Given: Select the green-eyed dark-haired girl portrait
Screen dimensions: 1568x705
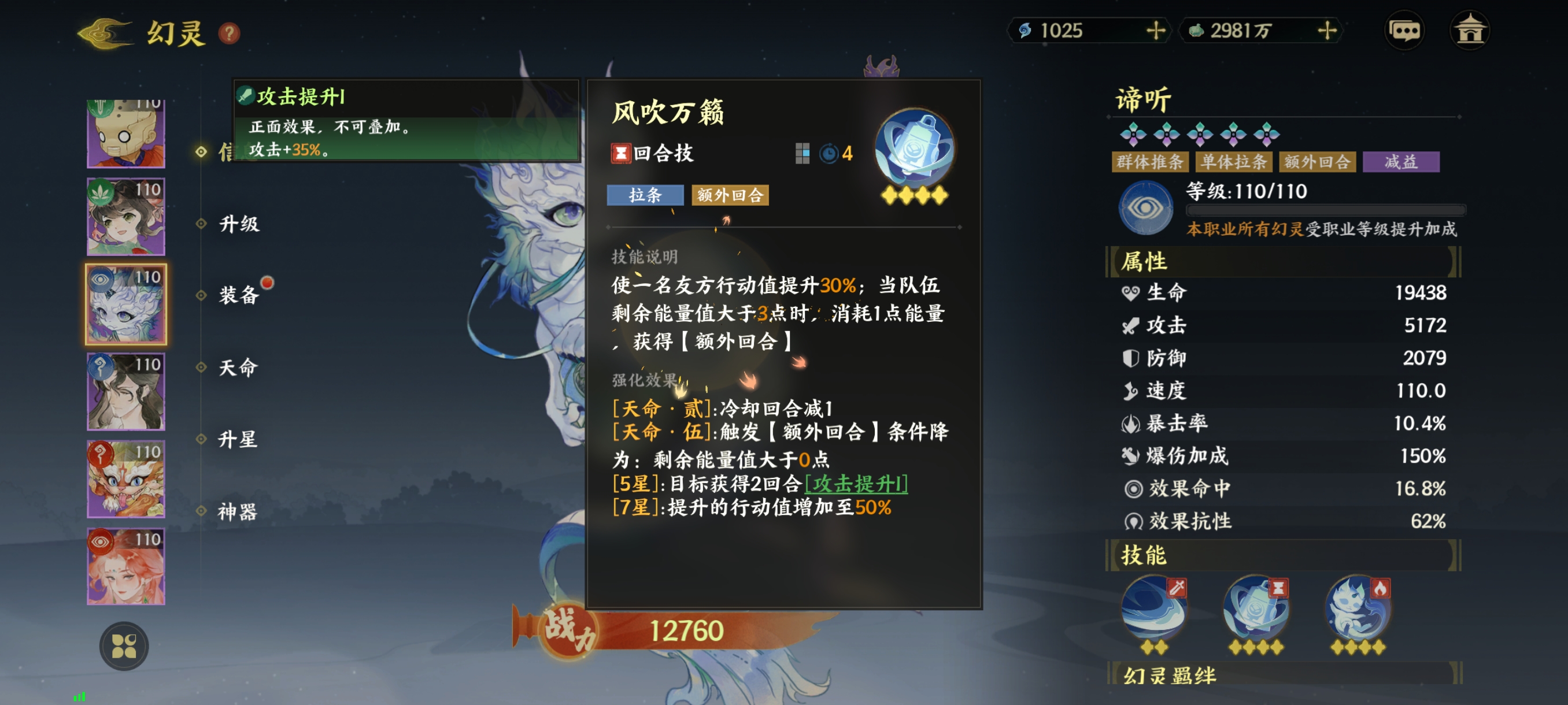Looking at the screenshot, I should click(126, 217).
